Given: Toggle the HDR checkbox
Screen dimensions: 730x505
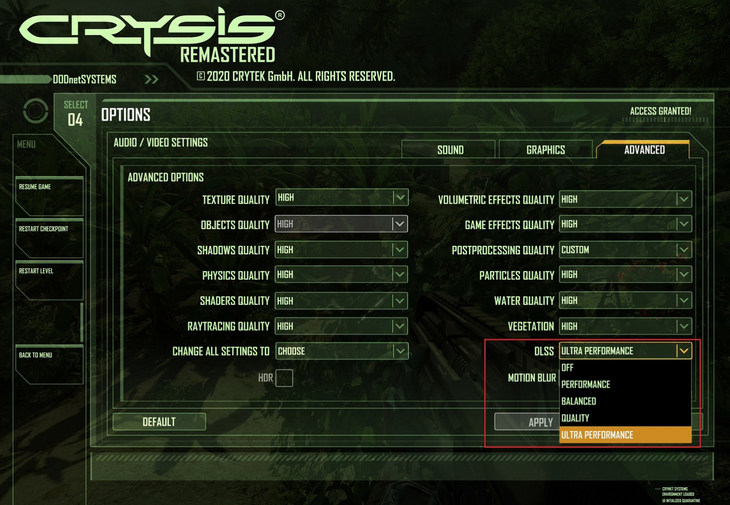Looking at the screenshot, I should 284,378.
